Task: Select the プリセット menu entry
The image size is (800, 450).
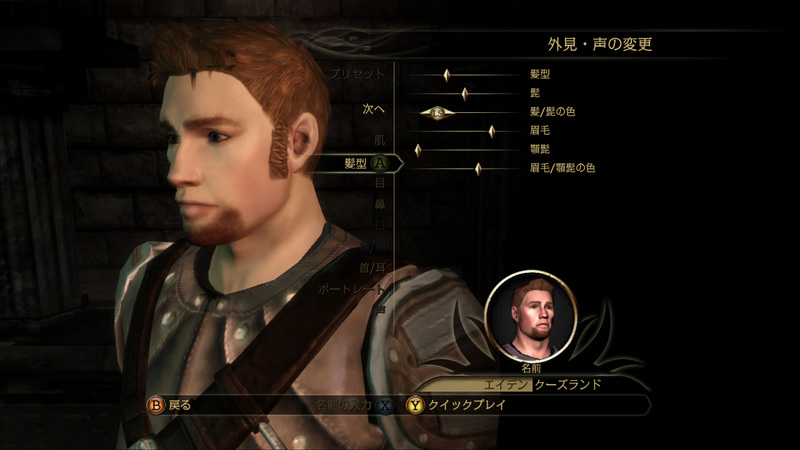Action: point(358,74)
